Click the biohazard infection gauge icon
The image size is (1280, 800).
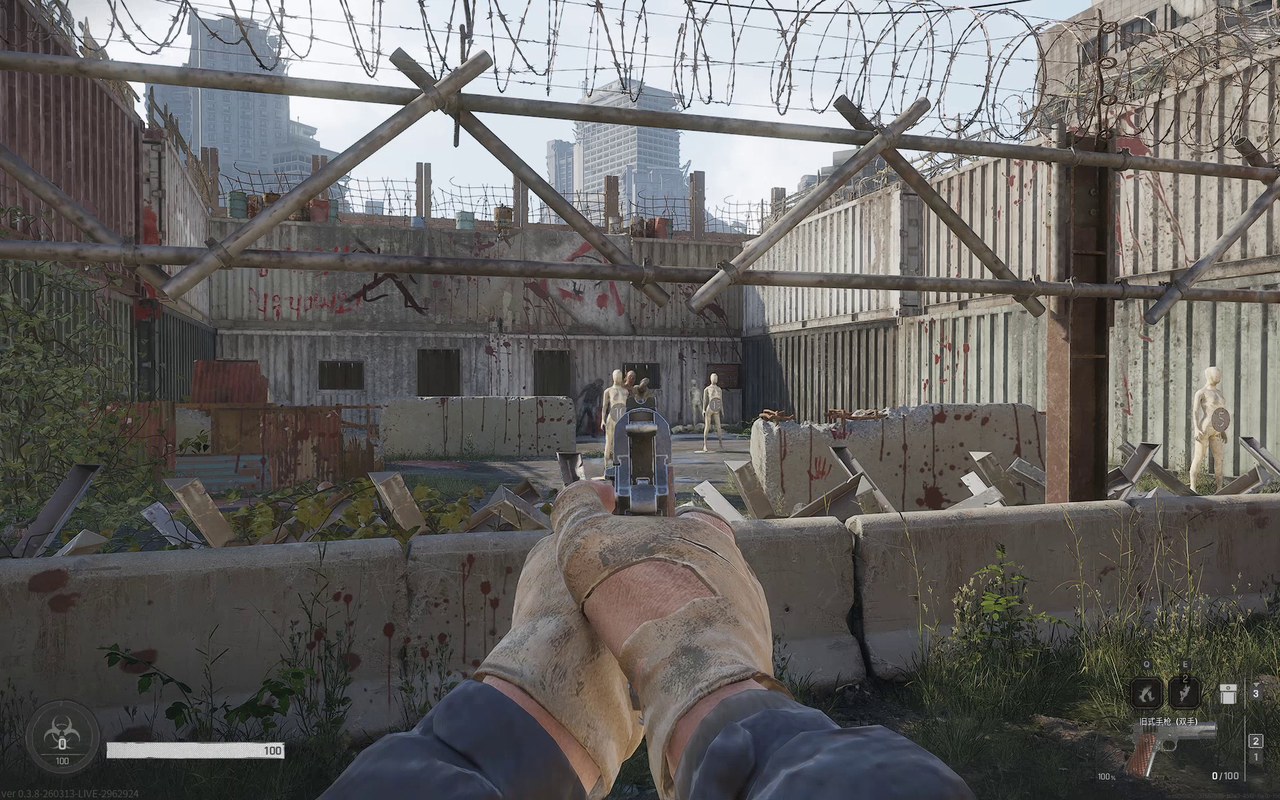tap(62, 736)
